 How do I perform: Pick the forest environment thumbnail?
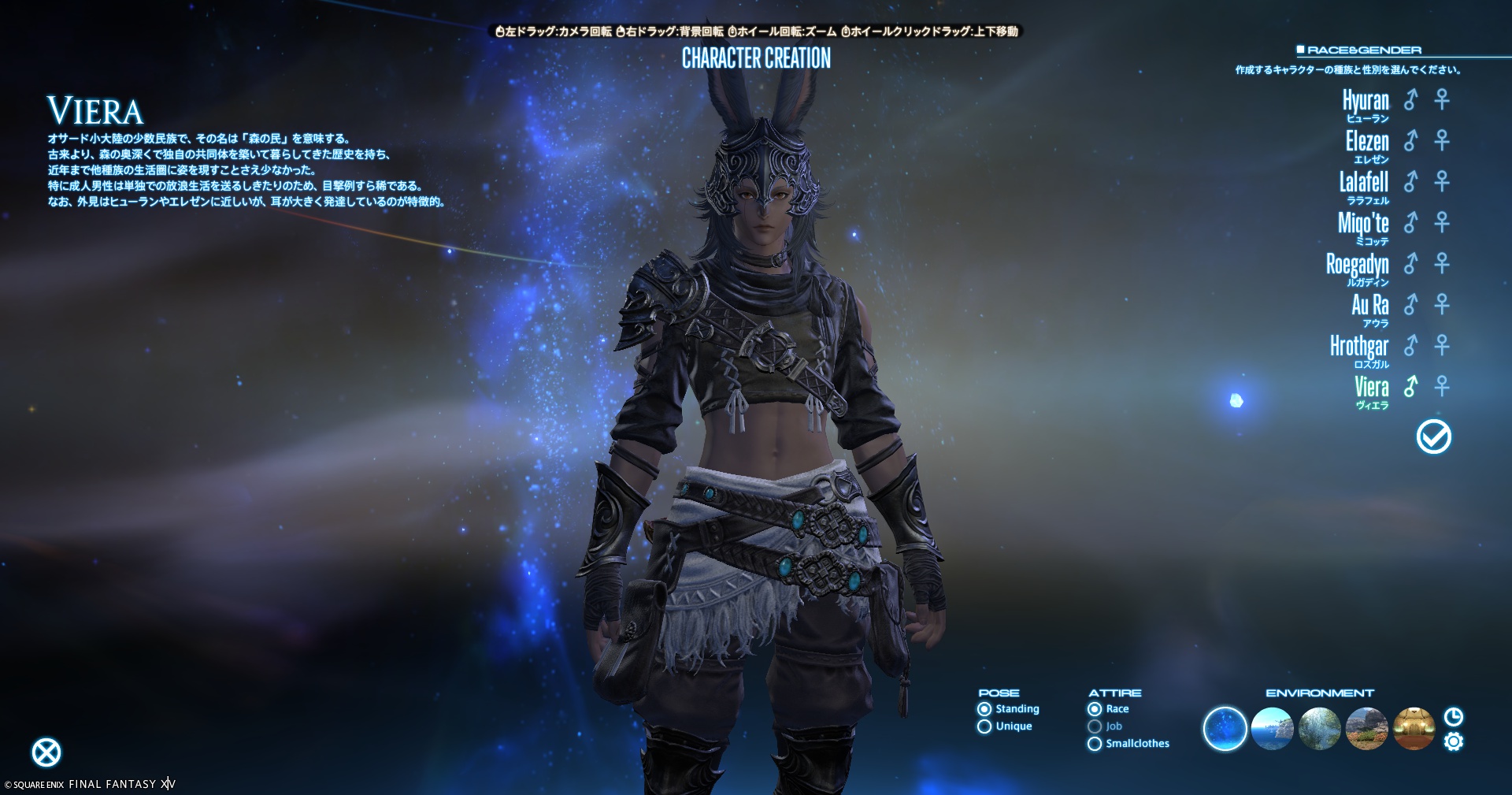(x=1320, y=729)
